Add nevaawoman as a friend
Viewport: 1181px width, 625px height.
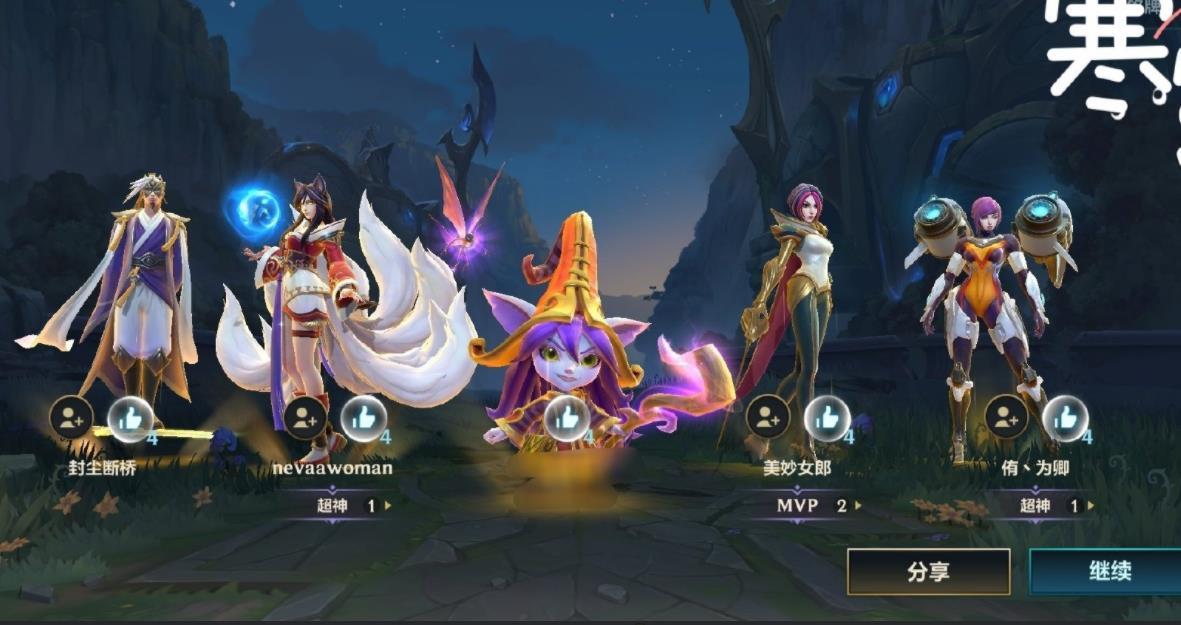tap(305, 418)
